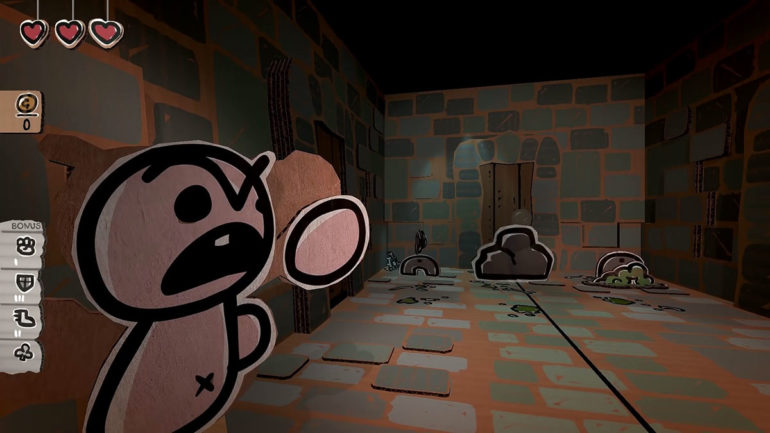Image resolution: width=770 pixels, height=433 pixels.
Task: Click the clover bonus icon
Action: [25, 351]
